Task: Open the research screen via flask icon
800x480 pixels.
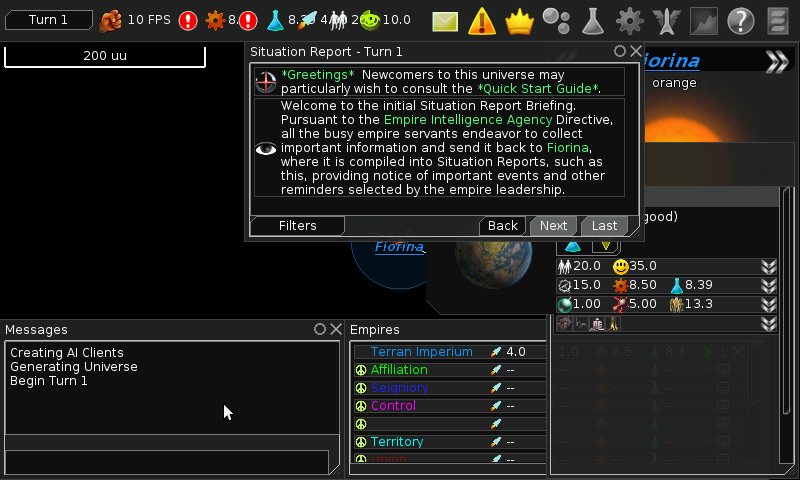Action: [592, 20]
